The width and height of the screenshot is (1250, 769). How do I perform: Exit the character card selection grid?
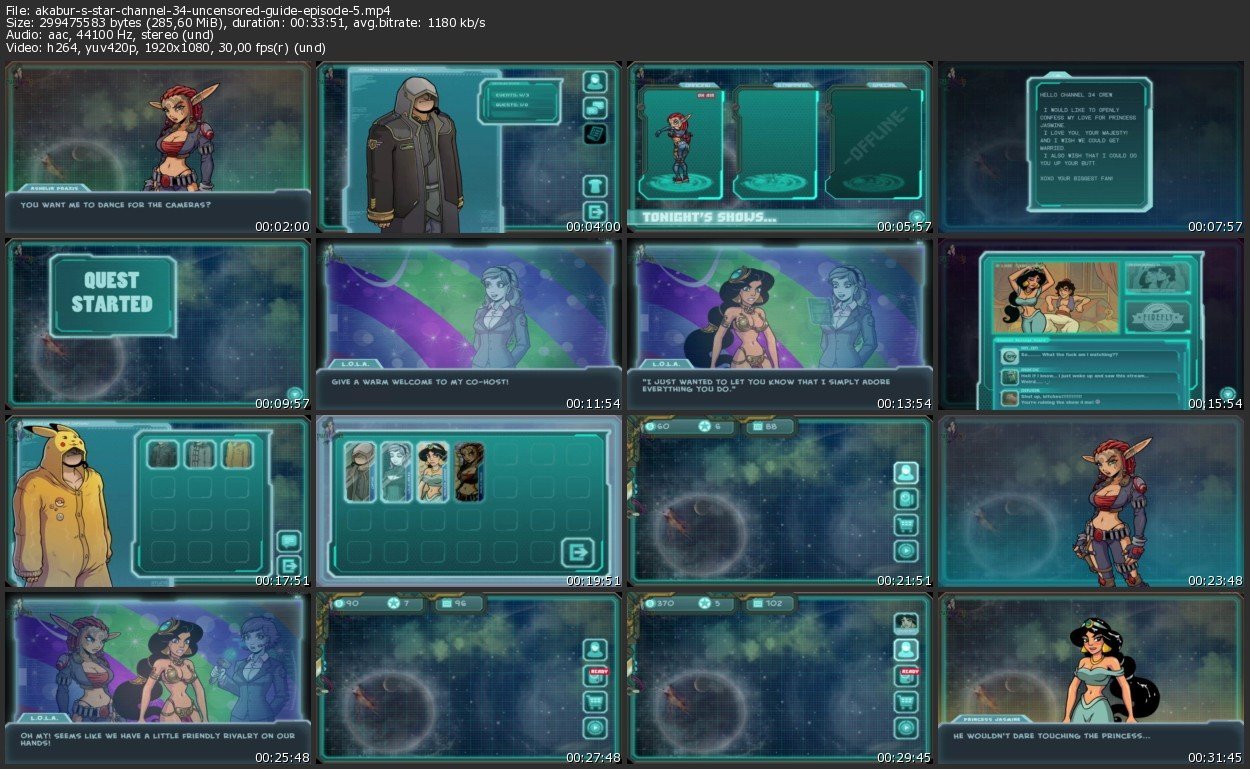point(577,552)
